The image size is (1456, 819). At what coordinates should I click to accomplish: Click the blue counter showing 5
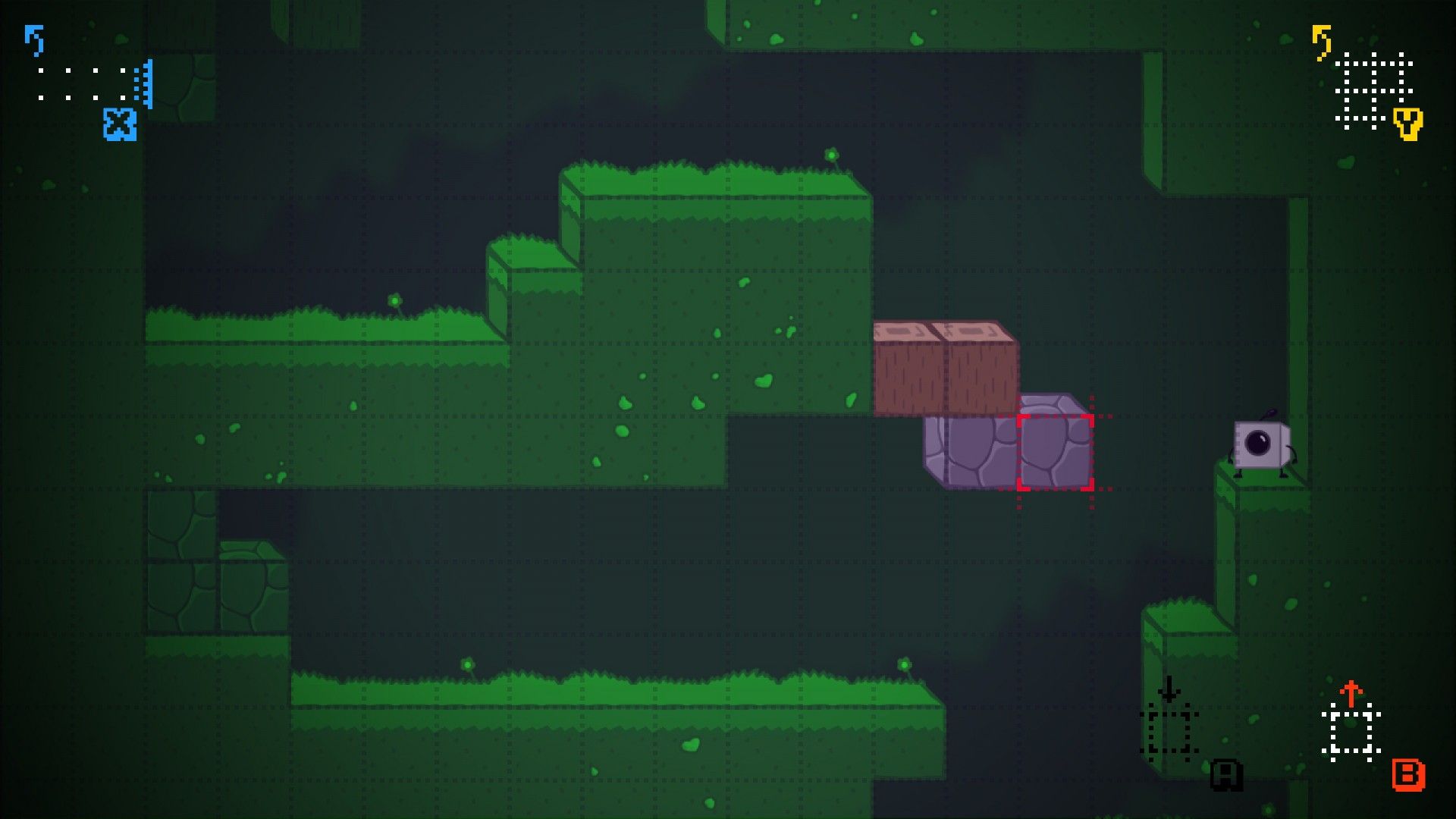tap(34, 42)
